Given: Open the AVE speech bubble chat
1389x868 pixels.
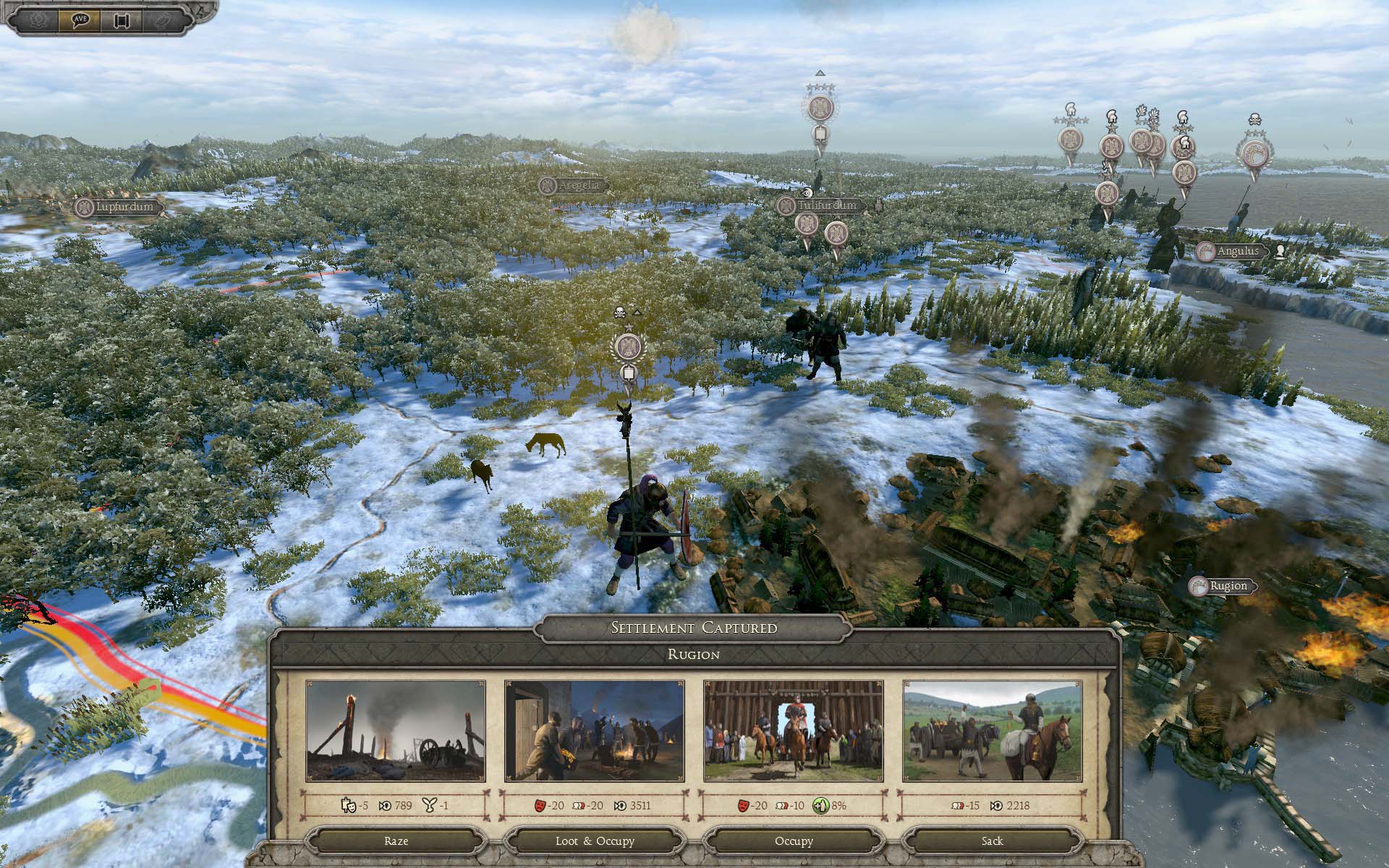Looking at the screenshot, I should [80, 20].
